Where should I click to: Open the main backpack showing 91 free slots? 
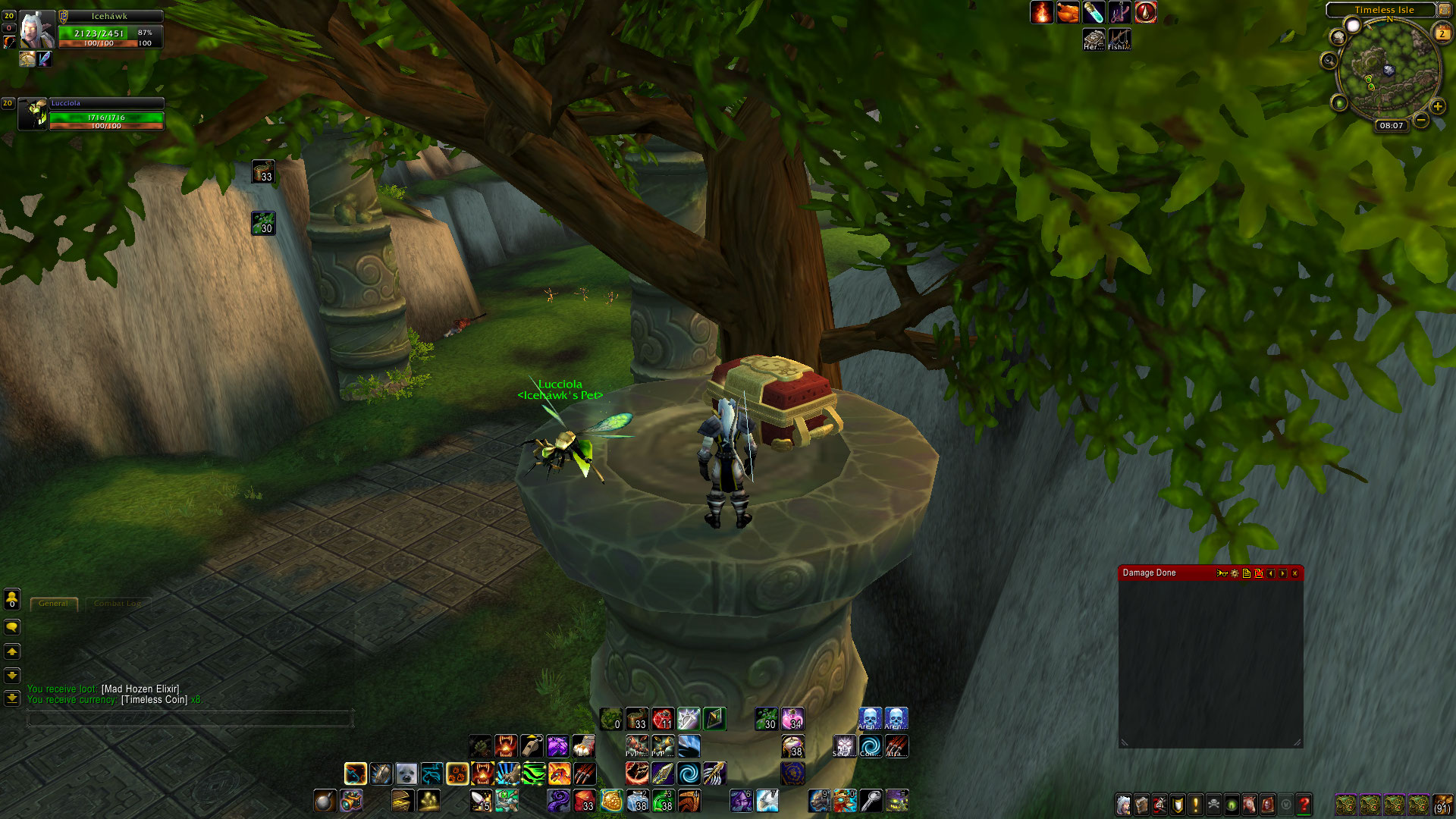coord(1442,804)
